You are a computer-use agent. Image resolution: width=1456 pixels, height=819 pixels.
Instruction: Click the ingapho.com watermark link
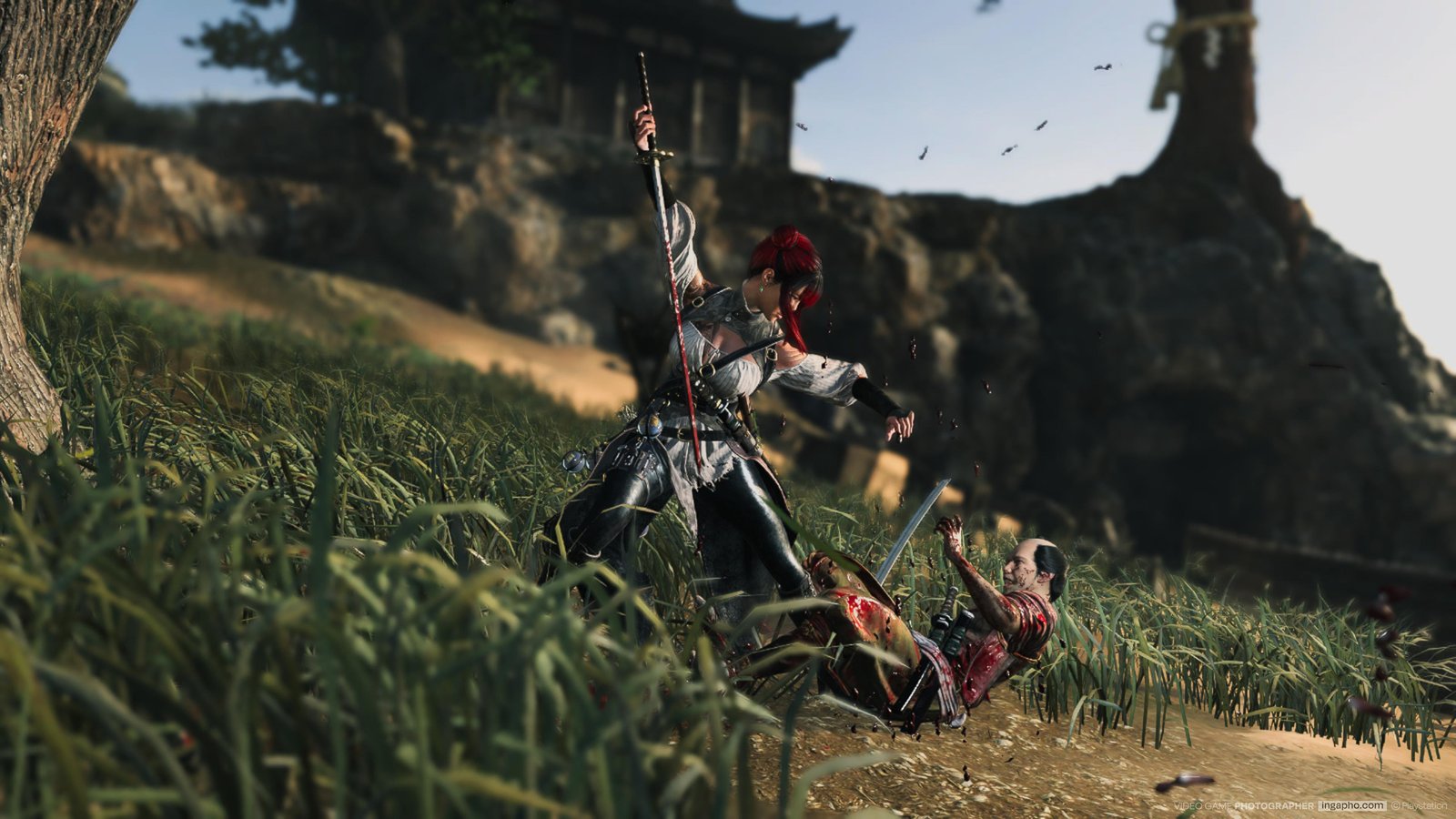click(1352, 805)
